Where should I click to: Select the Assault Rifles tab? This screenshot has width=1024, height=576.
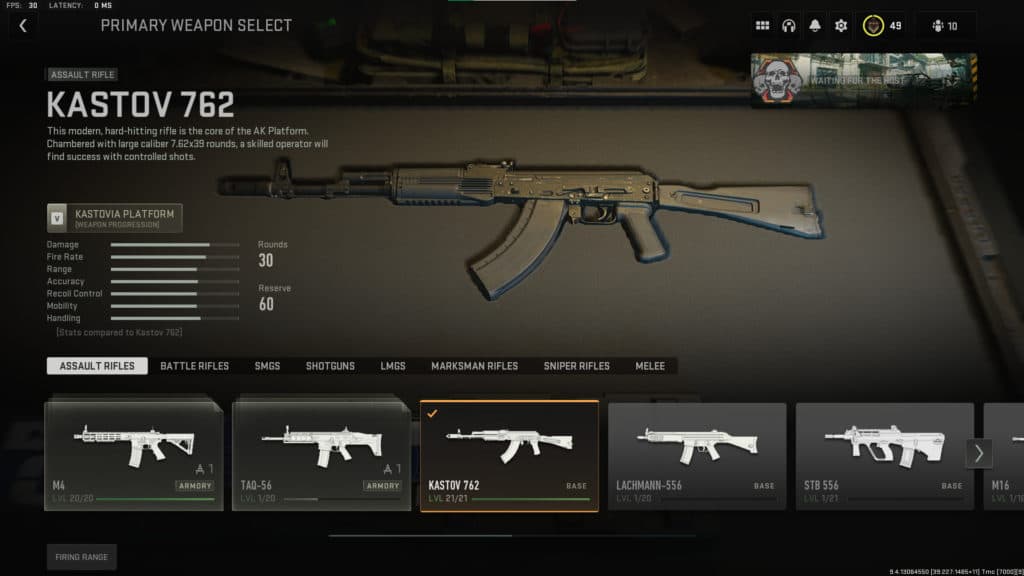coord(97,366)
